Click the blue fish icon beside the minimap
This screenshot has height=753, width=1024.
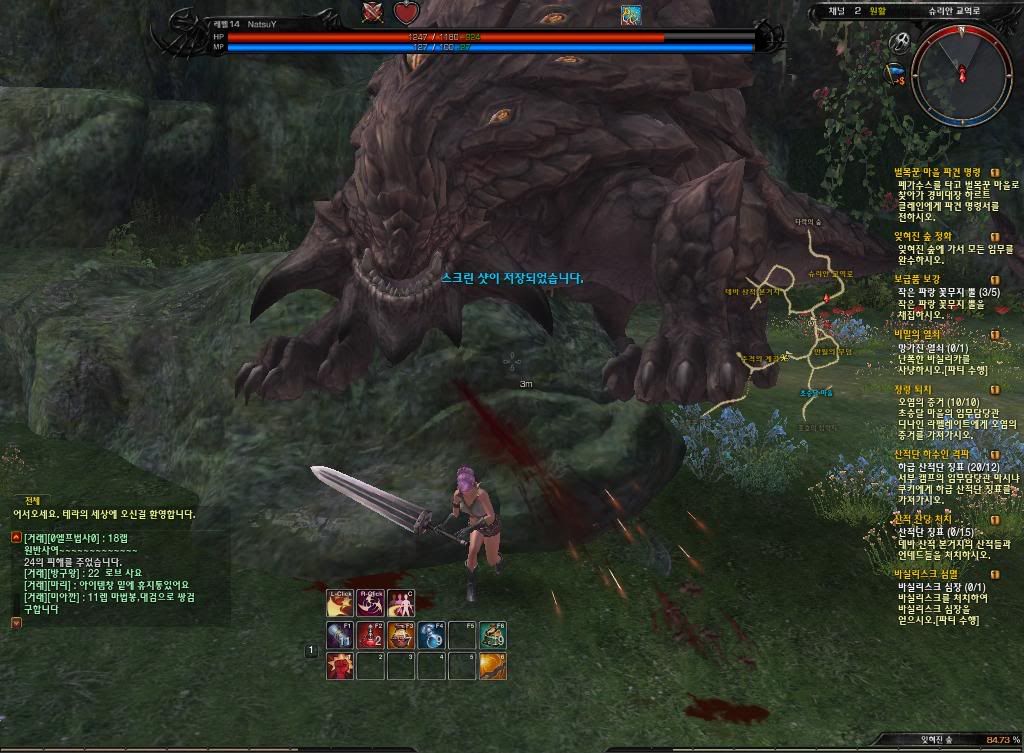(x=896, y=72)
